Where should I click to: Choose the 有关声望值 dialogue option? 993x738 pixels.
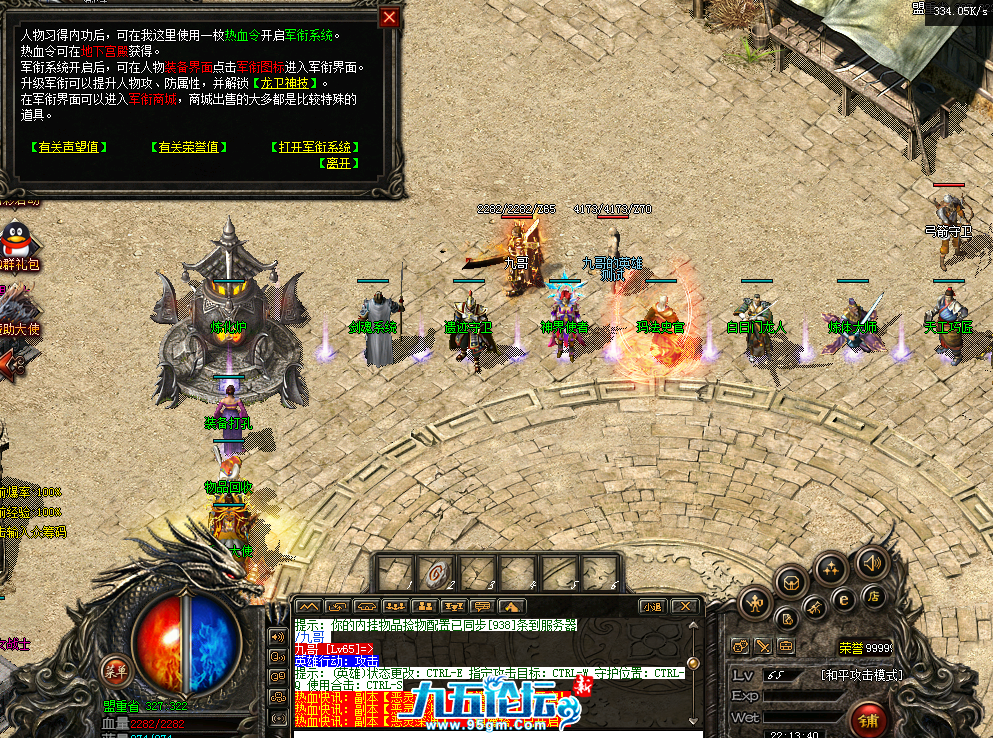(69, 147)
